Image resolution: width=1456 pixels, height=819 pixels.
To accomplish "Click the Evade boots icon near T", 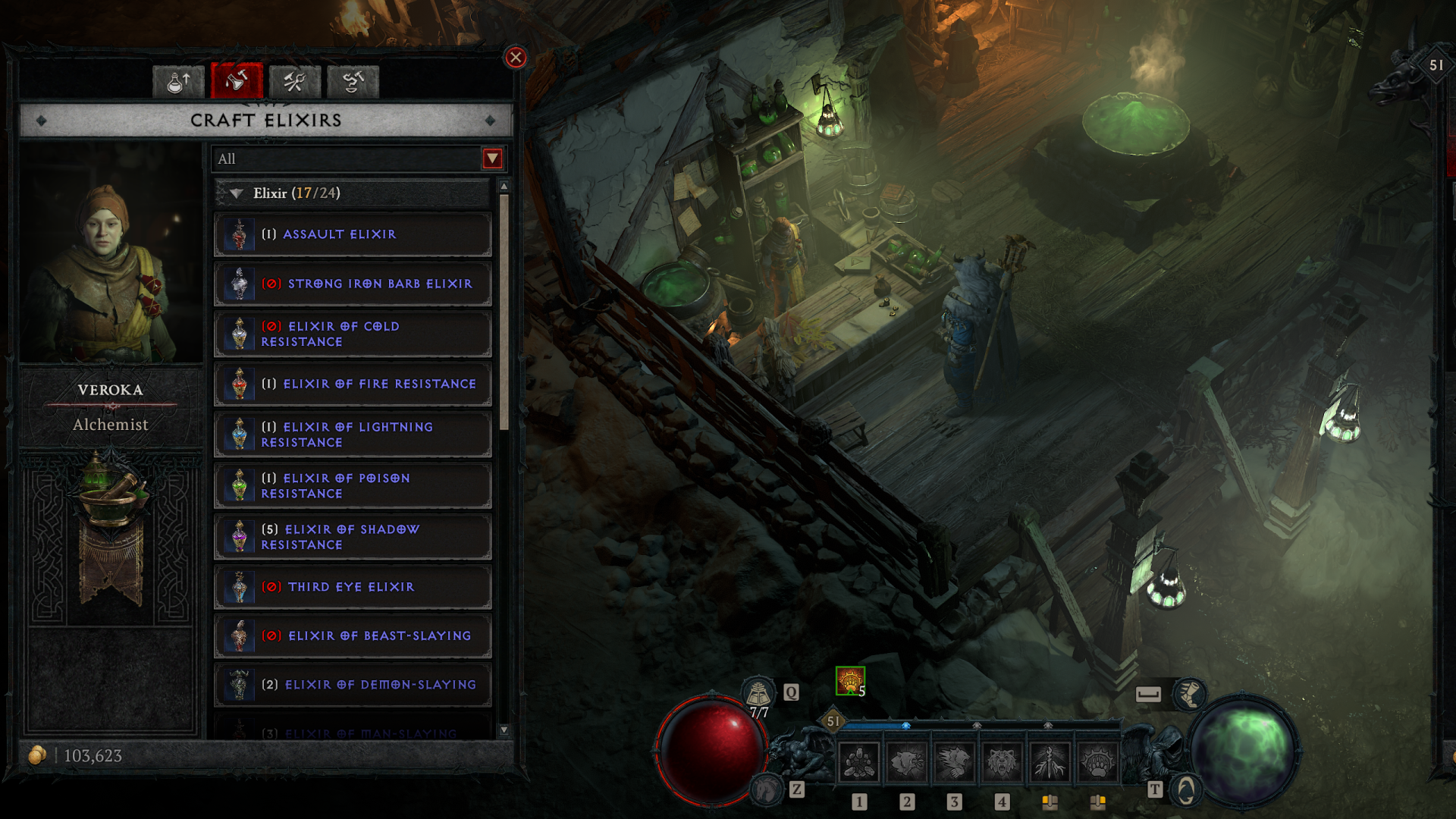I will point(1191,692).
